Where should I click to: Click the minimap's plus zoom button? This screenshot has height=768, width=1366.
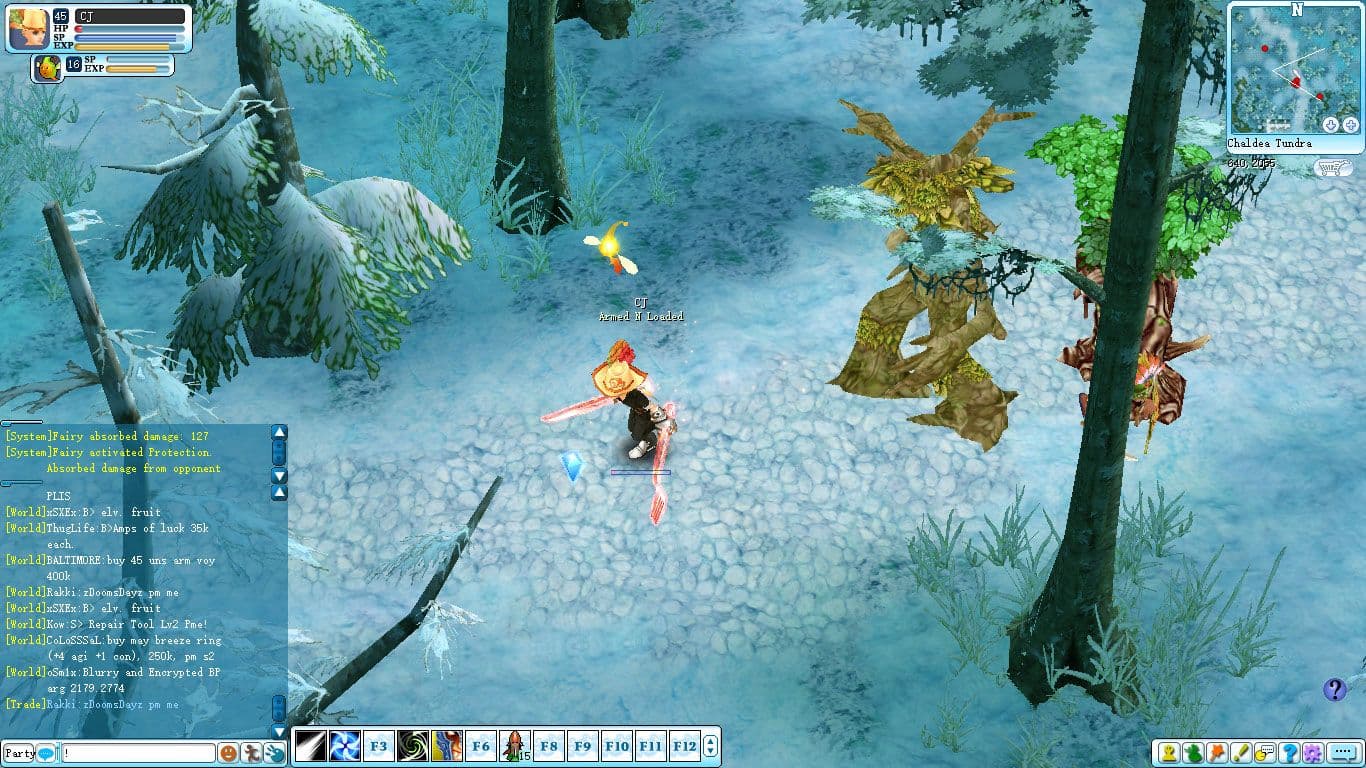pos(1350,125)
